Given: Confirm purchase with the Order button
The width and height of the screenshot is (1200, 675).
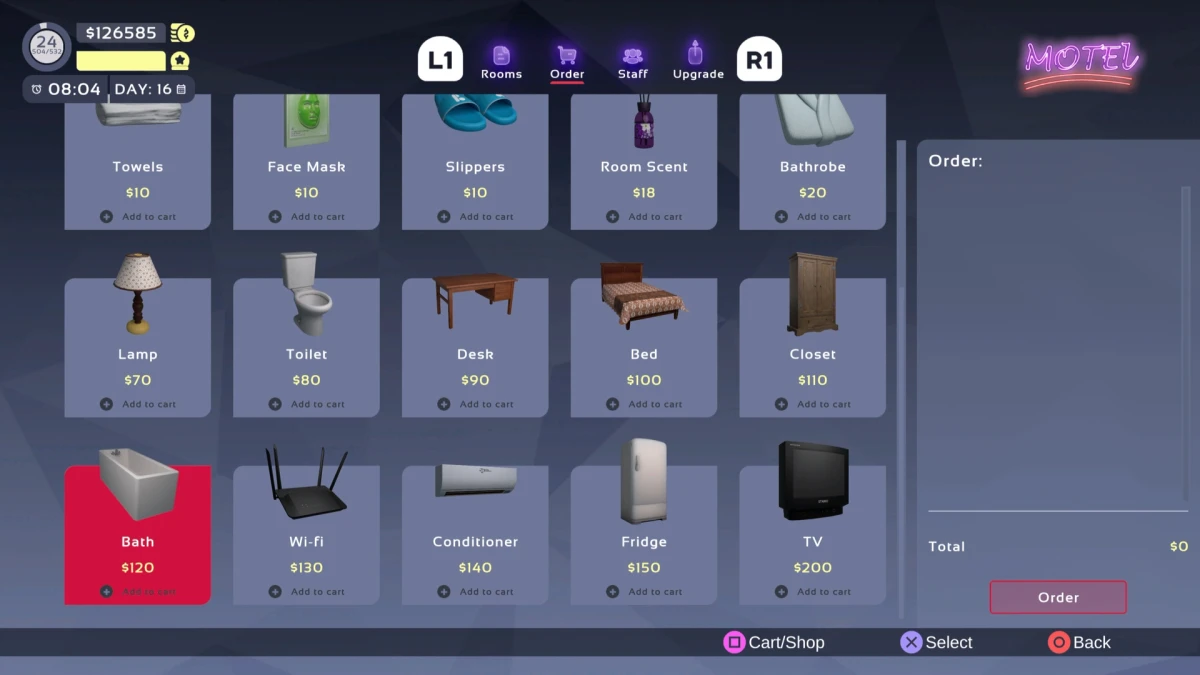Looking at the screenshot, I should coord(1058,597).
